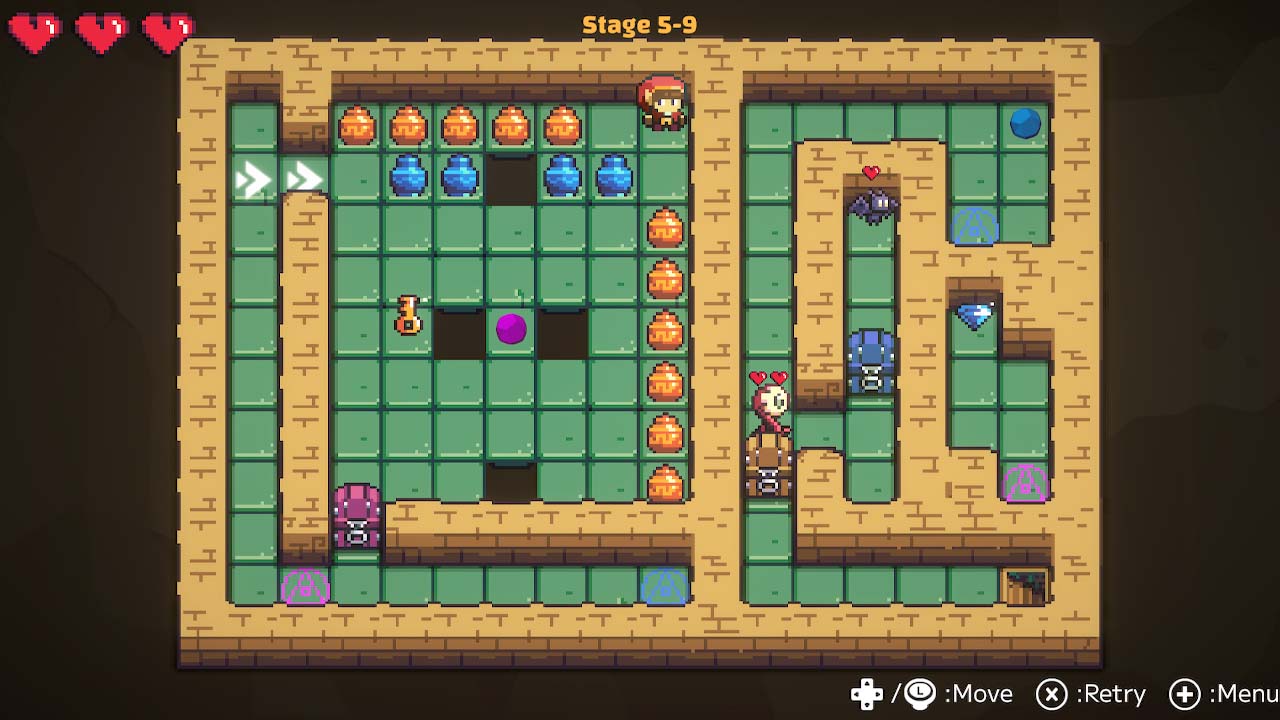Click the Stage 5-9 title
This screenshot has height=720, width=1280.
coord(638,24)
